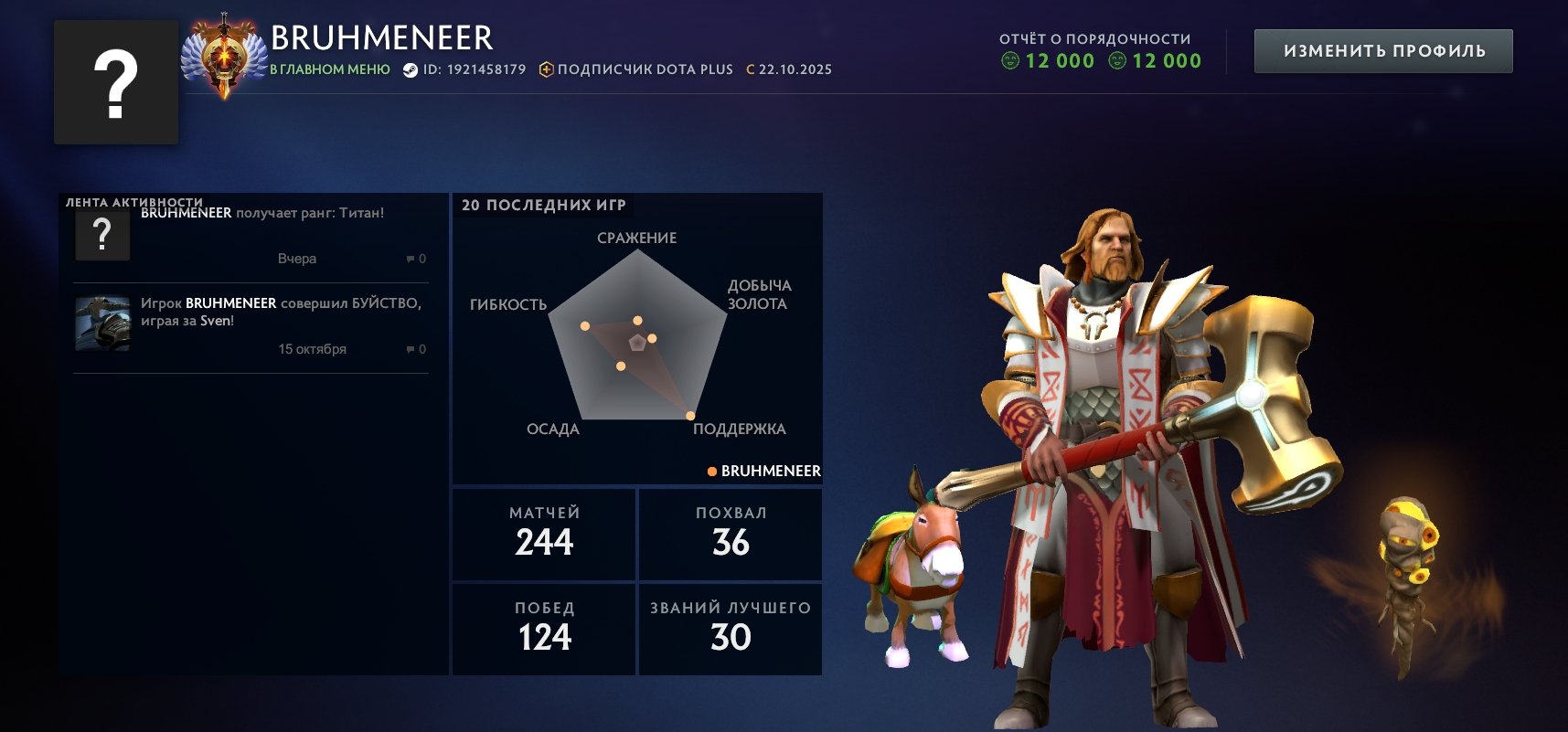Image resolution: width=1568 pixels, height=732 pixels.
Task: Click the ИЗМЕНИТЬ ПРОФИЛЬ button
Action: [1382, 51]
